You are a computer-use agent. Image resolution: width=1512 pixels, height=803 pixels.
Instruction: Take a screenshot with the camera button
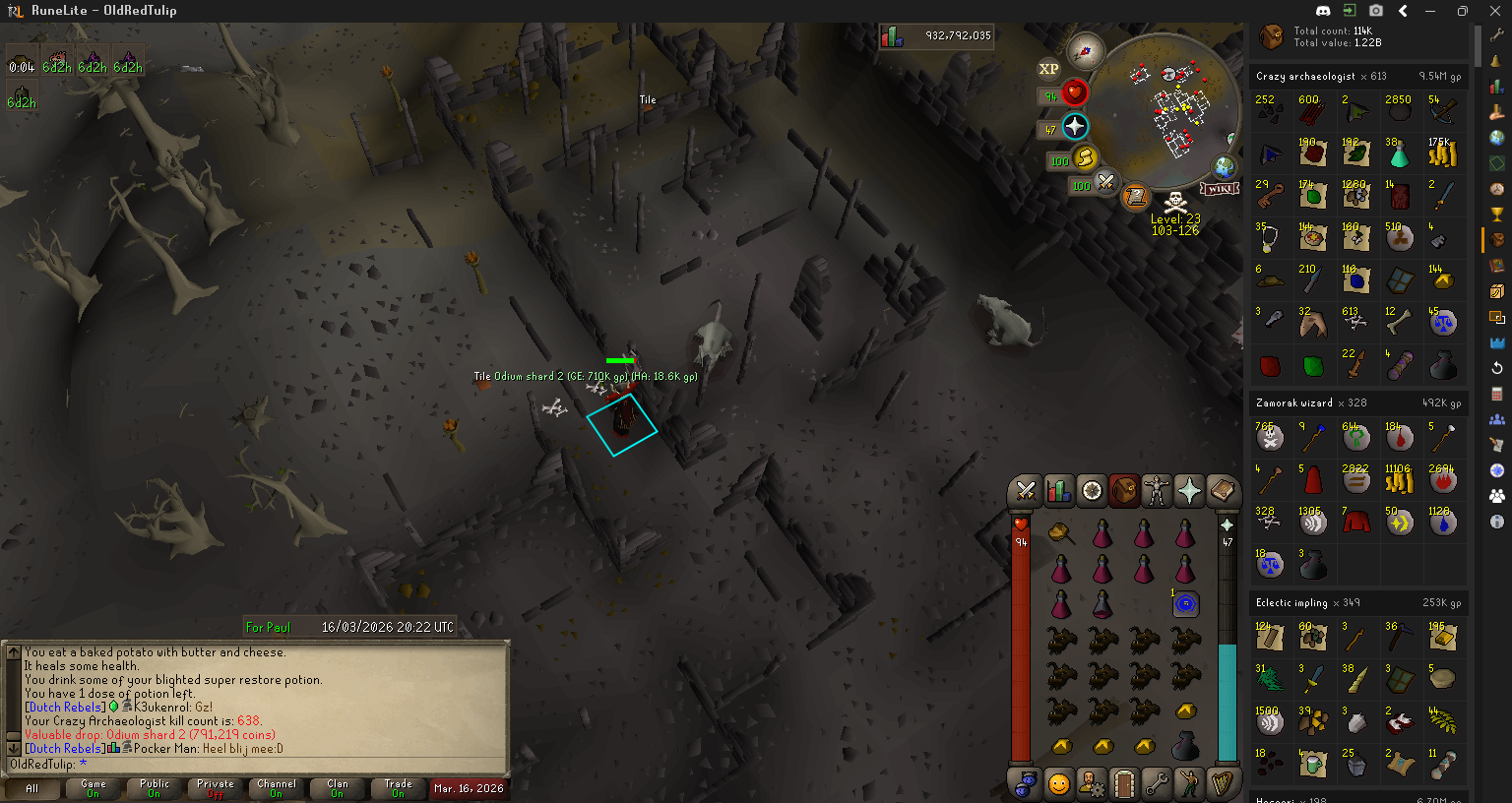pyautogui.click(x=1376, y=11)
